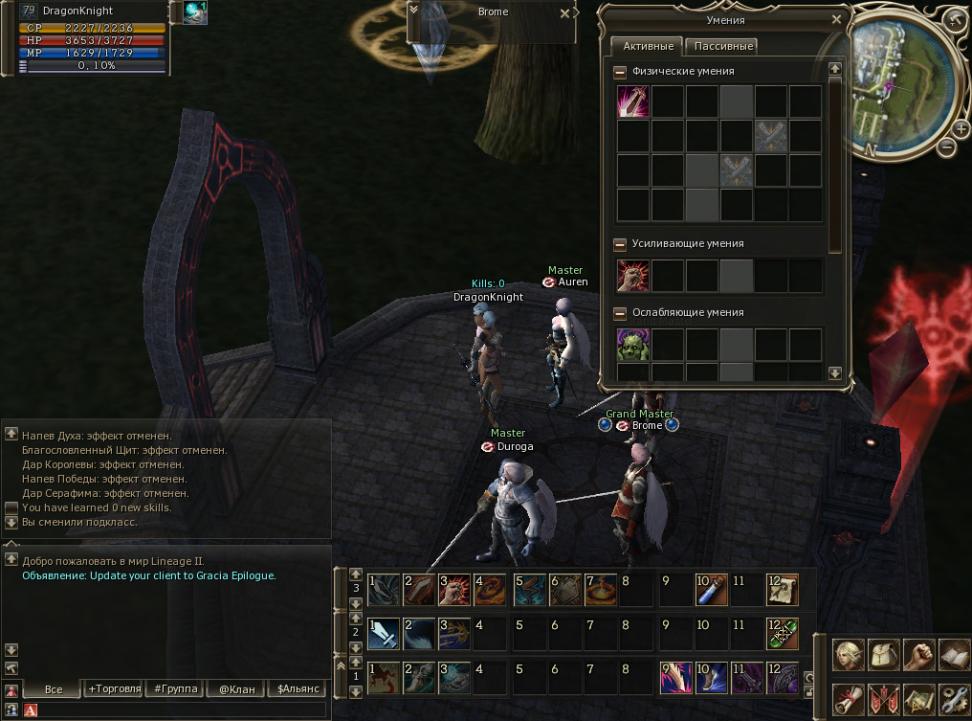
Task: Collapse the Усиливающие умения section
Action: pos(620,244)
